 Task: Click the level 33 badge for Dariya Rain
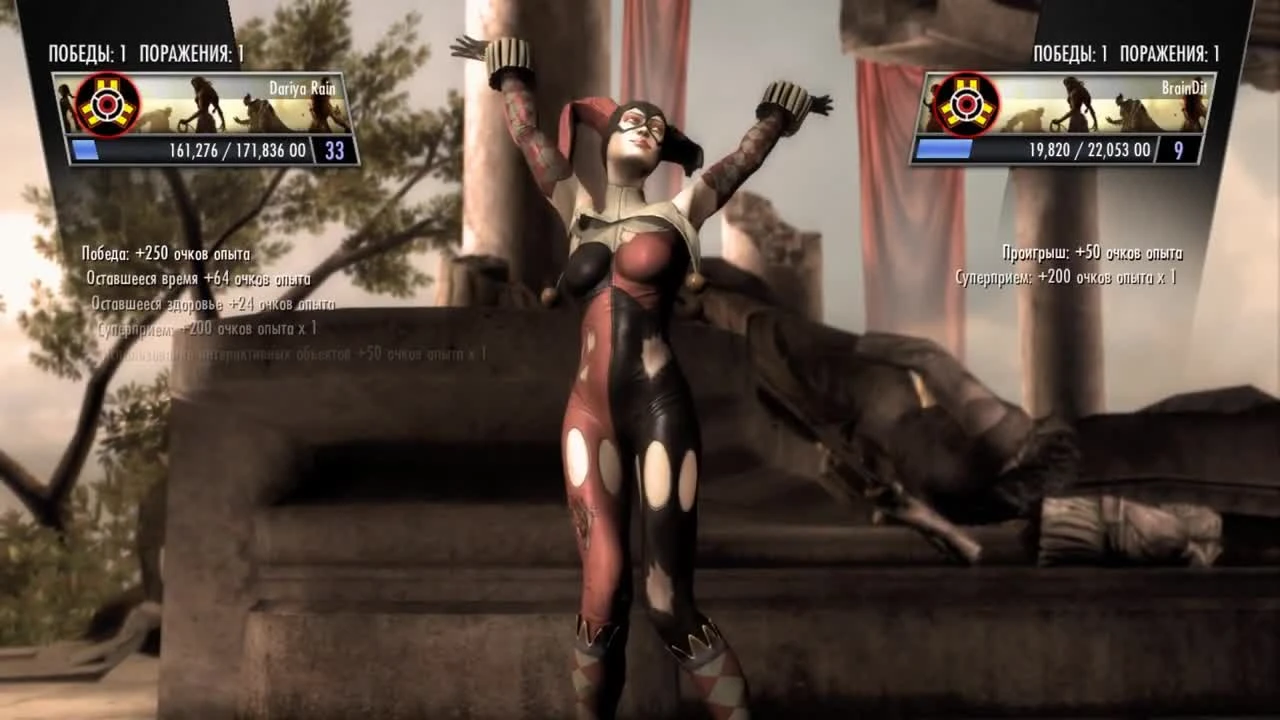pyautogui.click(x=334, y=150)
